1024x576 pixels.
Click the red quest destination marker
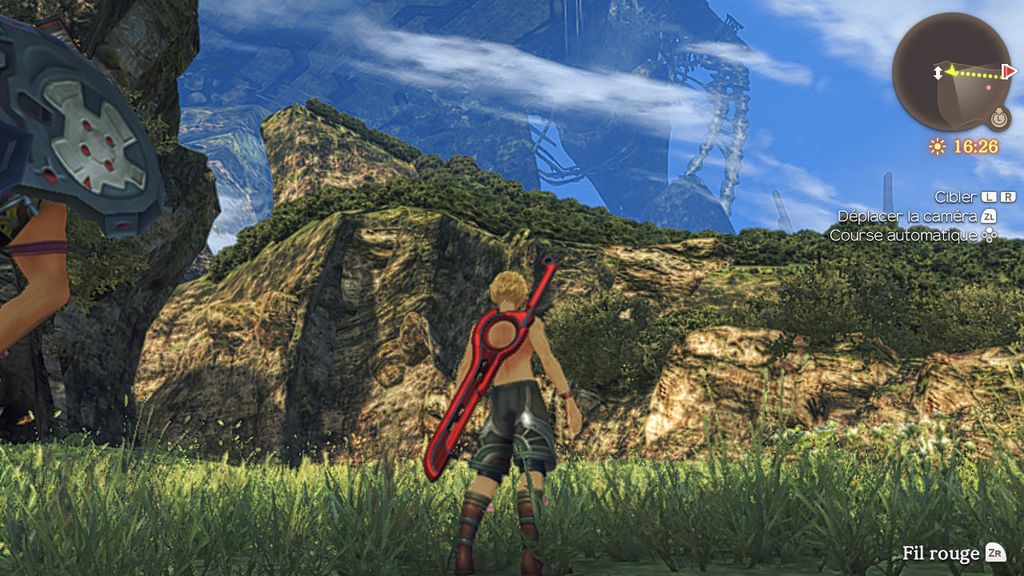1009,72
